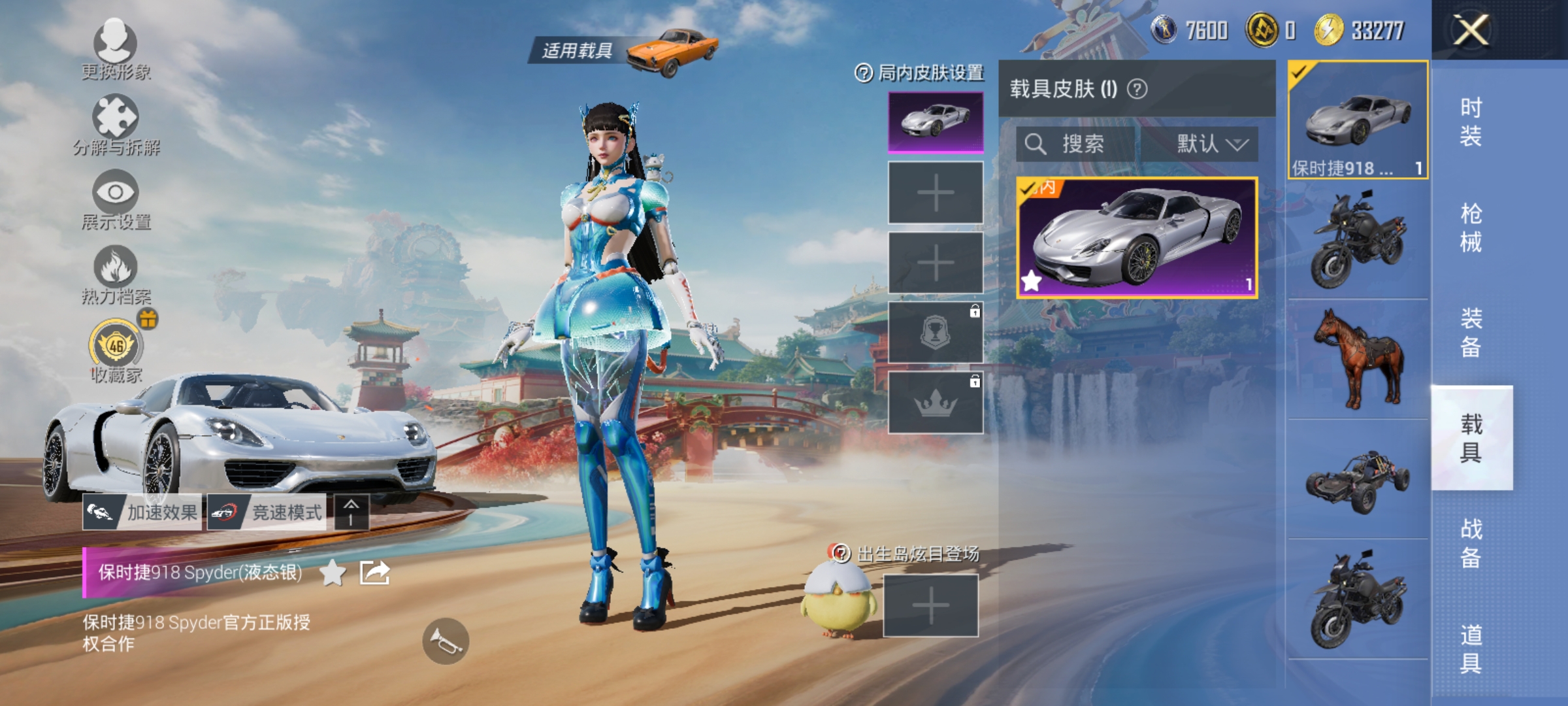Open 展示设置 eye icon
This screenshot has height=706, width=1568.
[116, 190]
